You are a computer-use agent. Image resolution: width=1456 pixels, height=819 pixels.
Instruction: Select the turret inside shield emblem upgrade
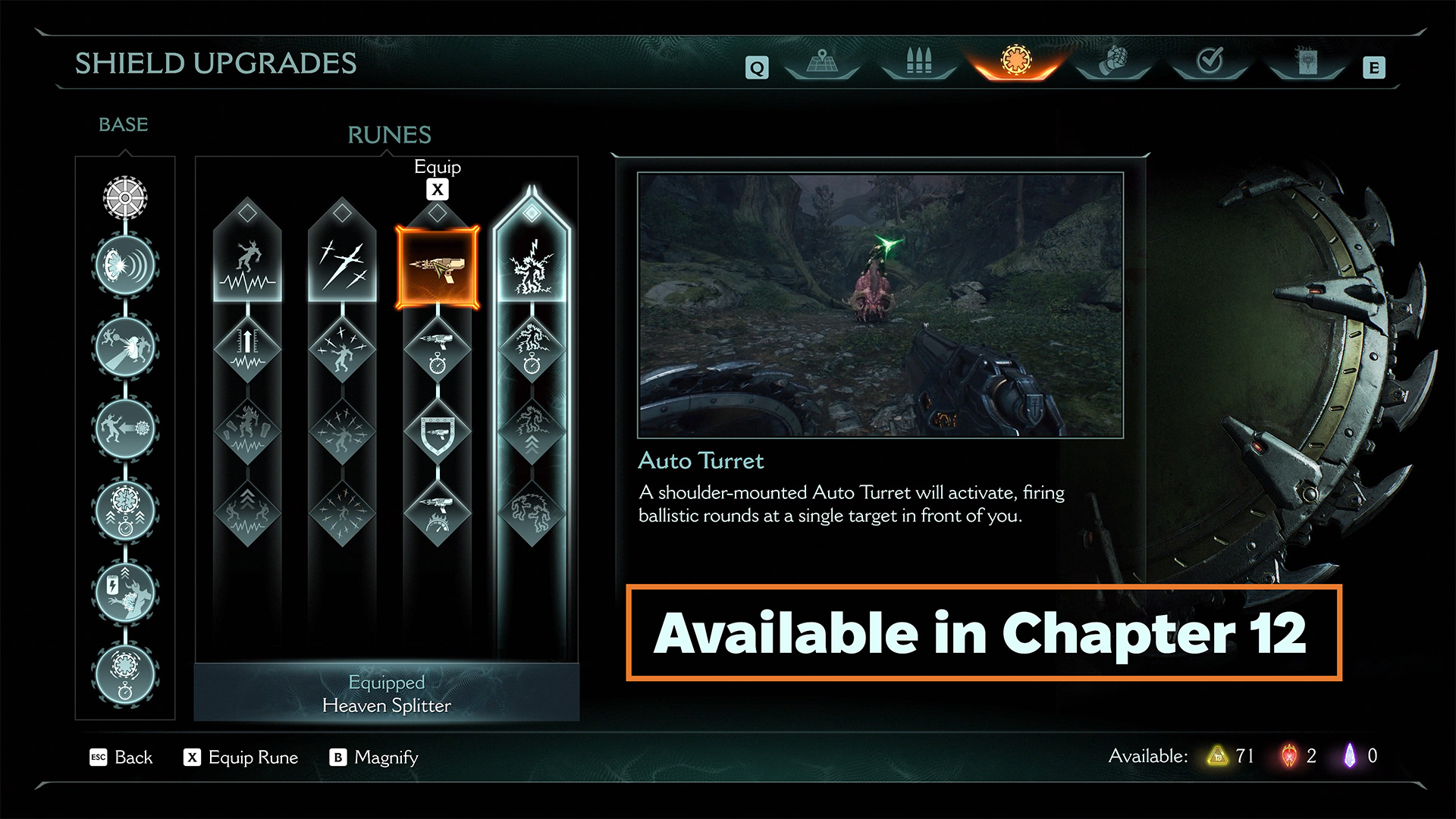tap(438, 432)
